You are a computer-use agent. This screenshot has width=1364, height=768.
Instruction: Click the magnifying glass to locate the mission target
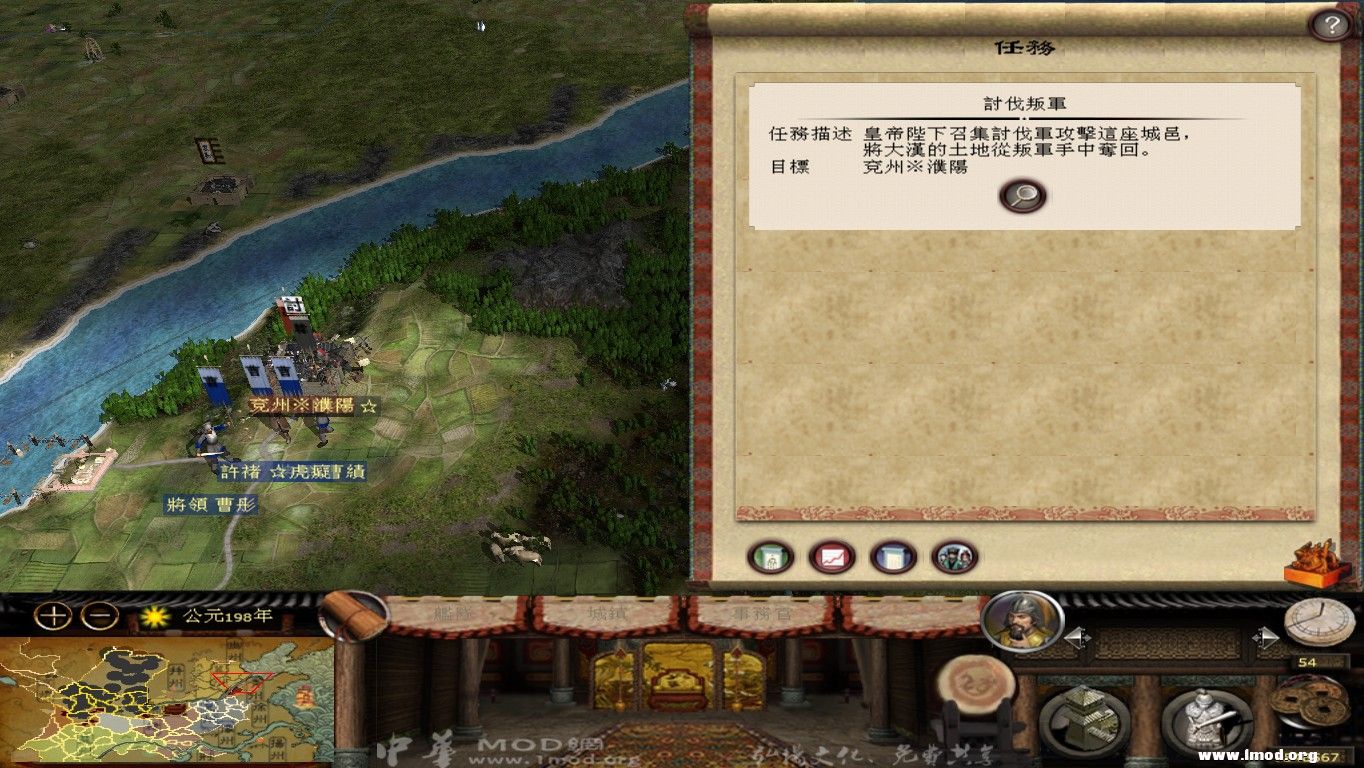pyautogui.click(x=1021, y=196)
